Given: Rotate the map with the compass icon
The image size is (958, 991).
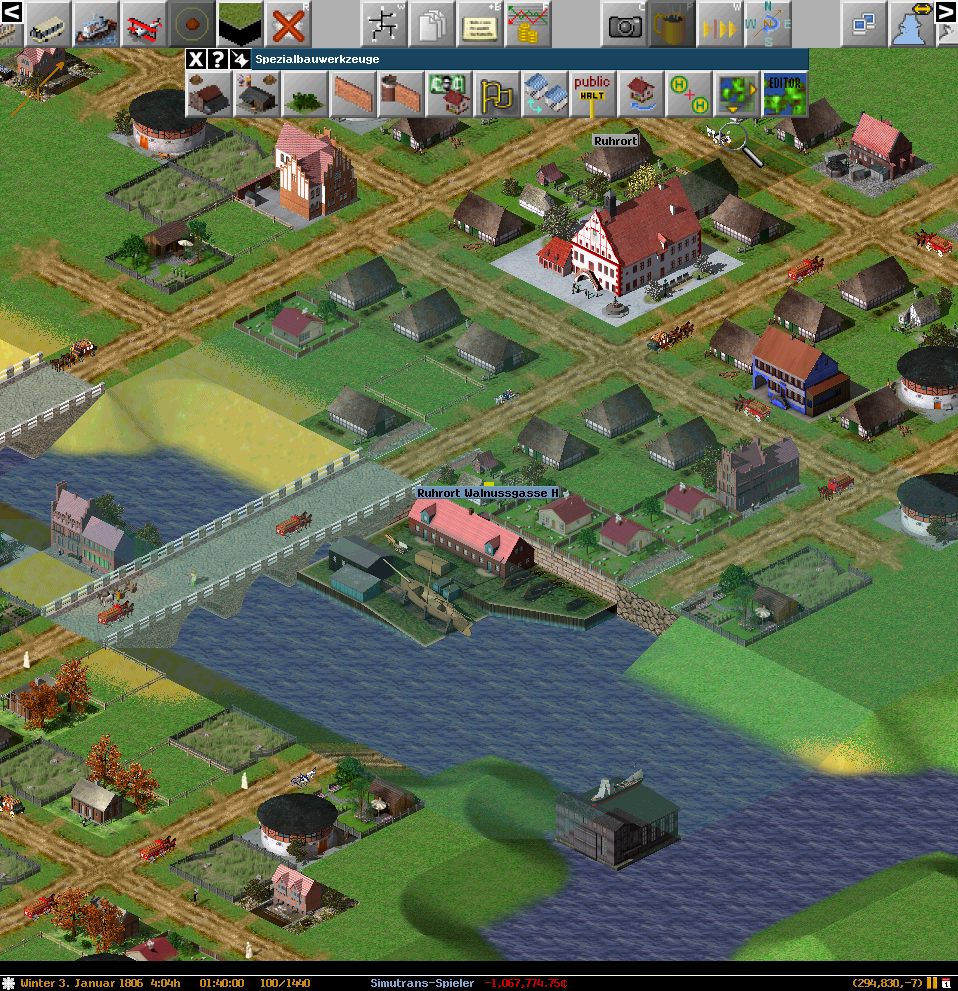Looking at the screenshot, I should click(769, 23).
